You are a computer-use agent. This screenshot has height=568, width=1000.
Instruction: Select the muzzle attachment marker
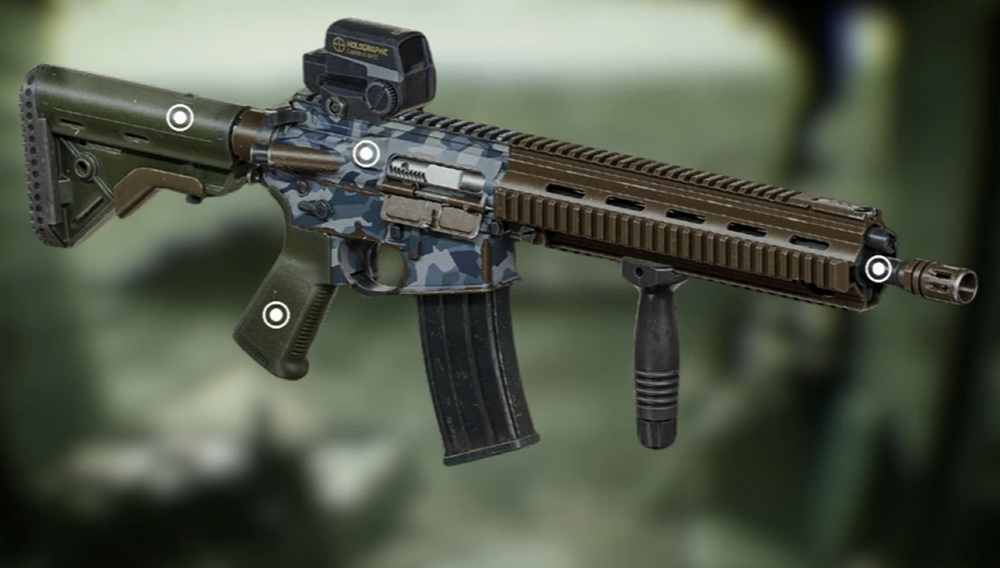(877, 268)
